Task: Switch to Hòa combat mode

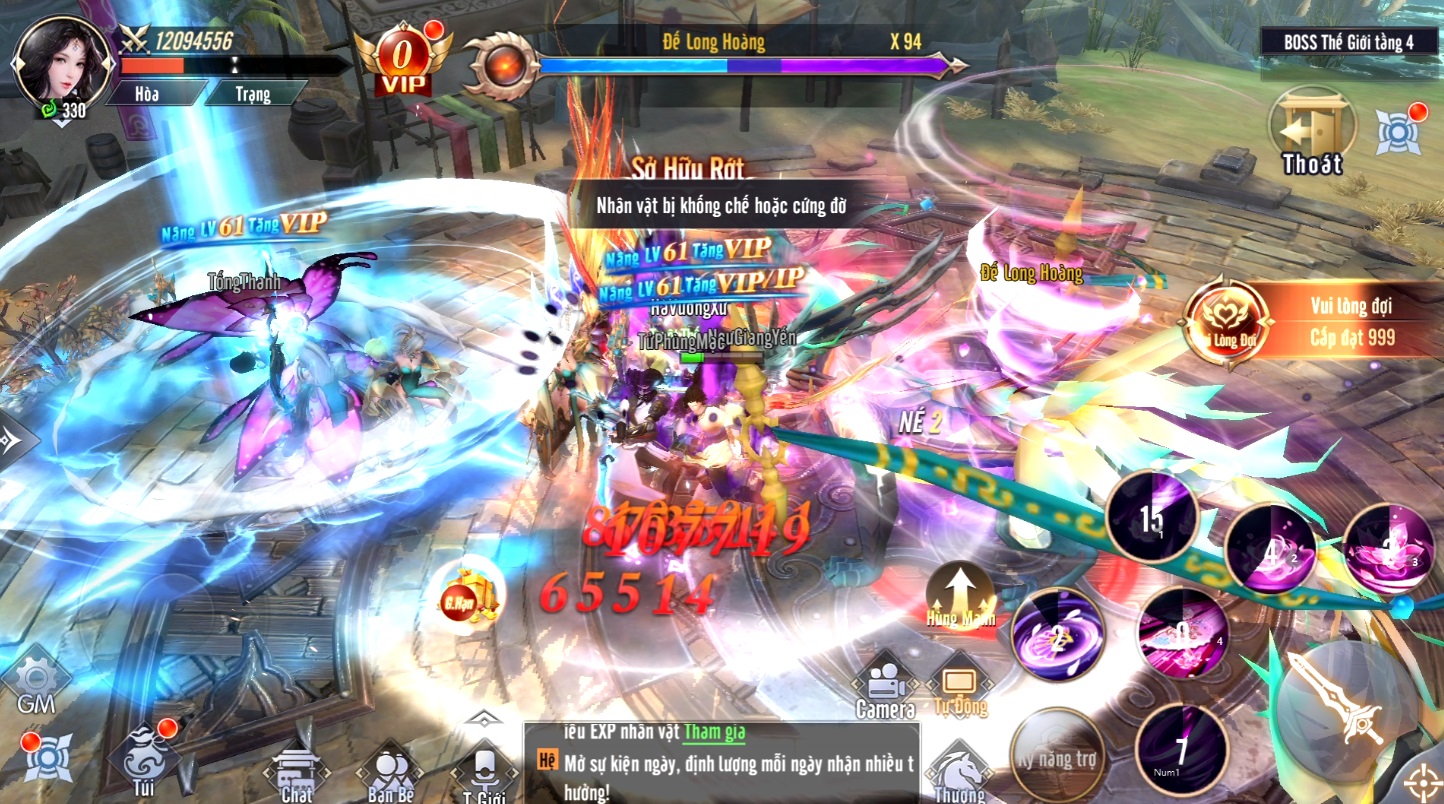Action: click(155, 93)
